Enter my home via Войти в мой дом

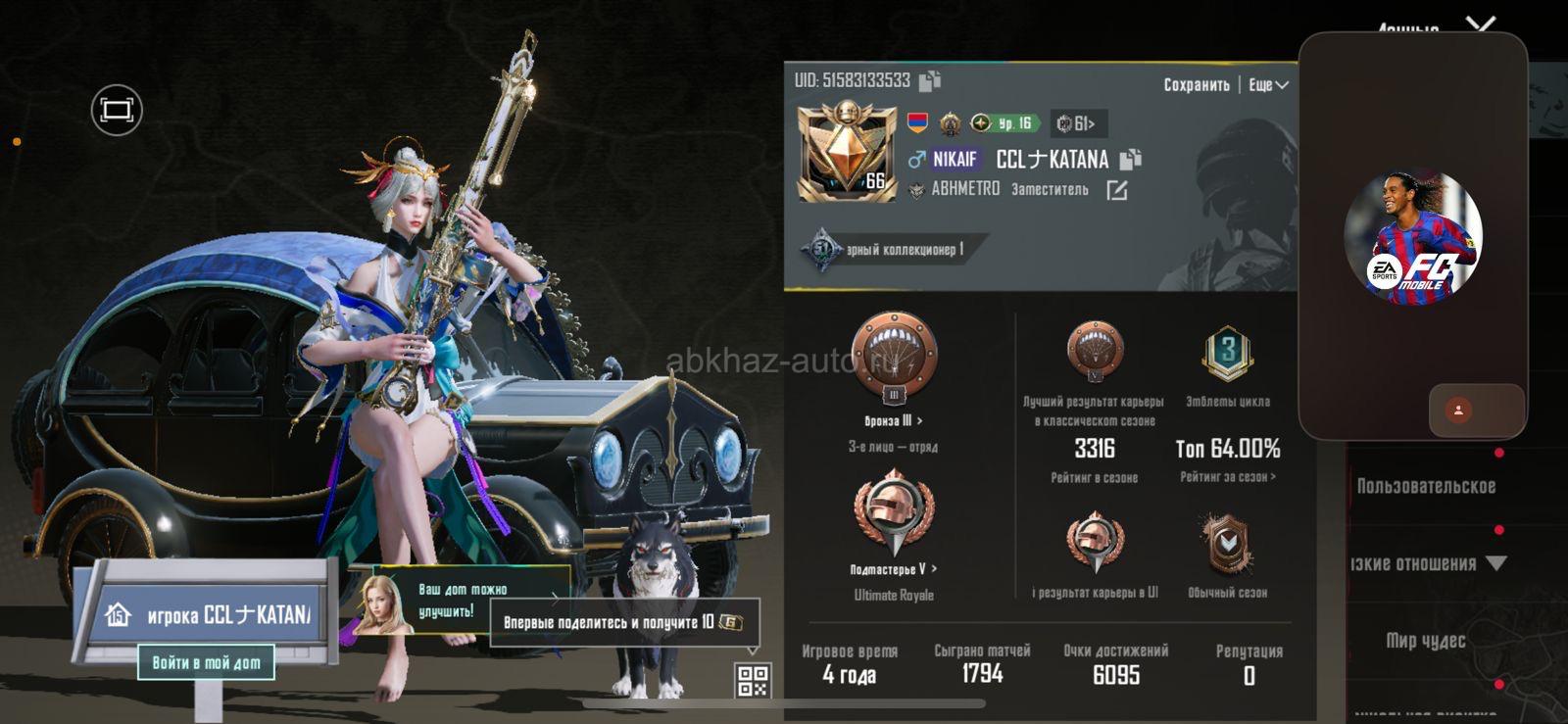point(206,662)
